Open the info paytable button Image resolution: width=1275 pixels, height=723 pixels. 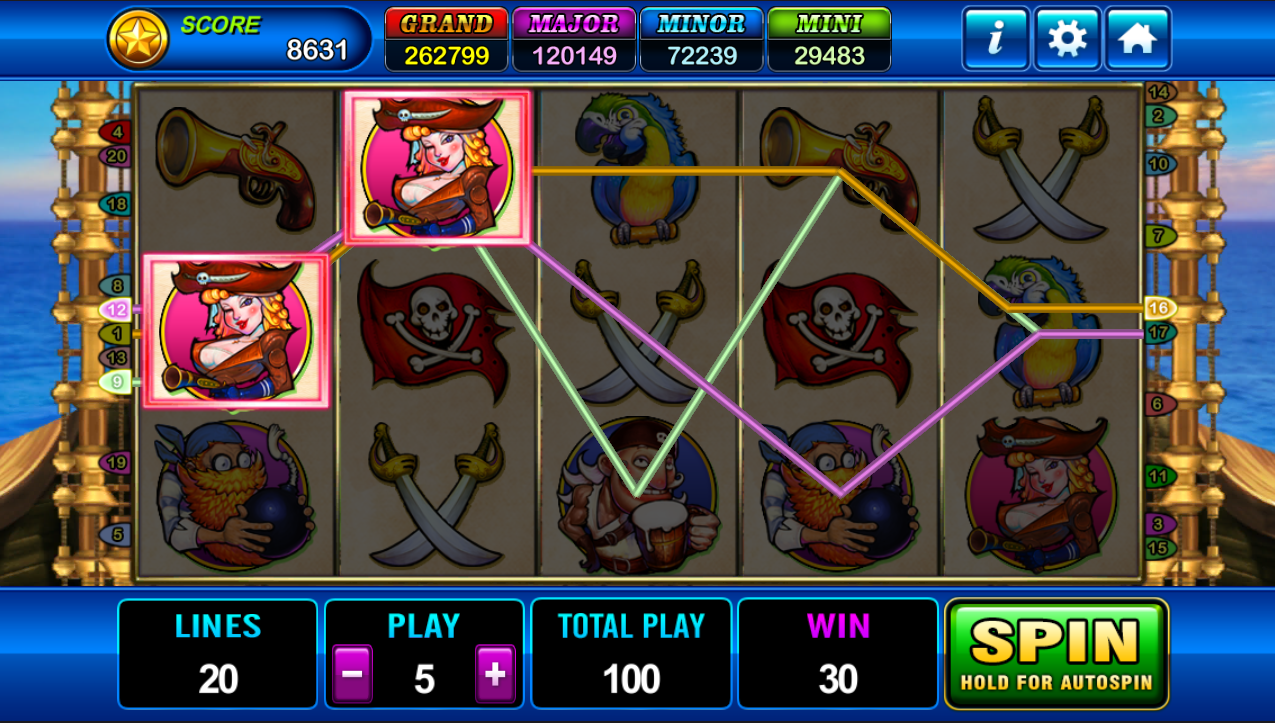coord(995,40)
